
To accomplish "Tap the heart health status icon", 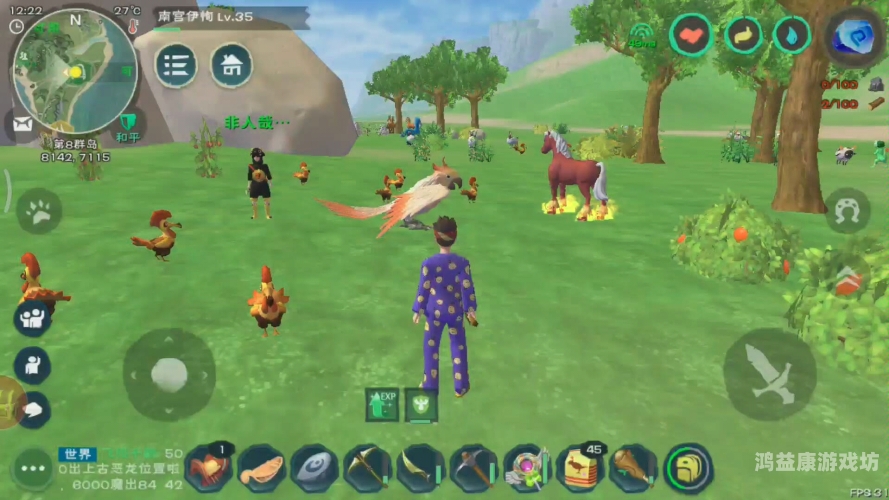I will click(x=691, y=36).
